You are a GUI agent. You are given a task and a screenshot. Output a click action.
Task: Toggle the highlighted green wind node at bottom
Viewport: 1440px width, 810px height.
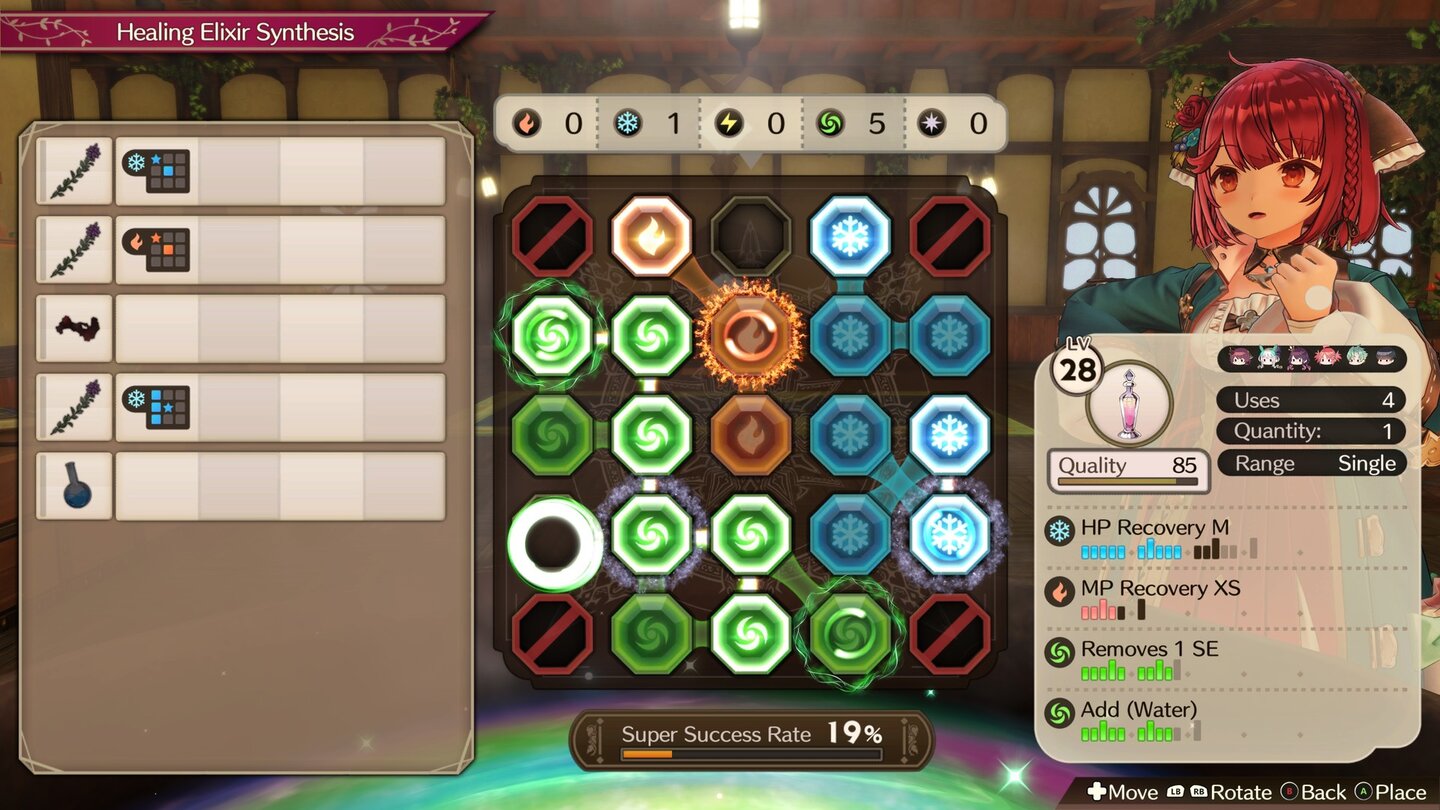tap(849, 633)
